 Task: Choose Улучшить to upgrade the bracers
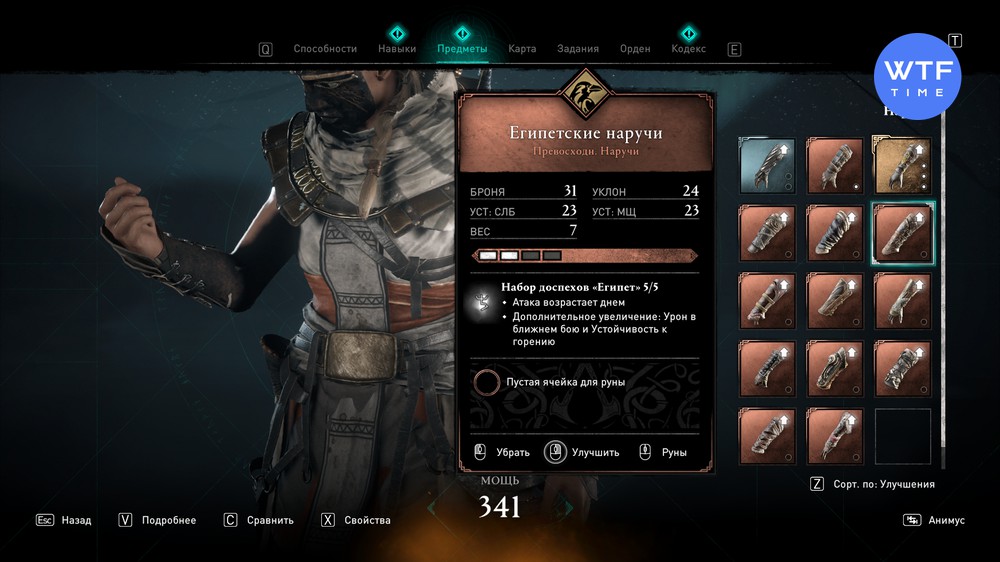[x=583, y=452]
